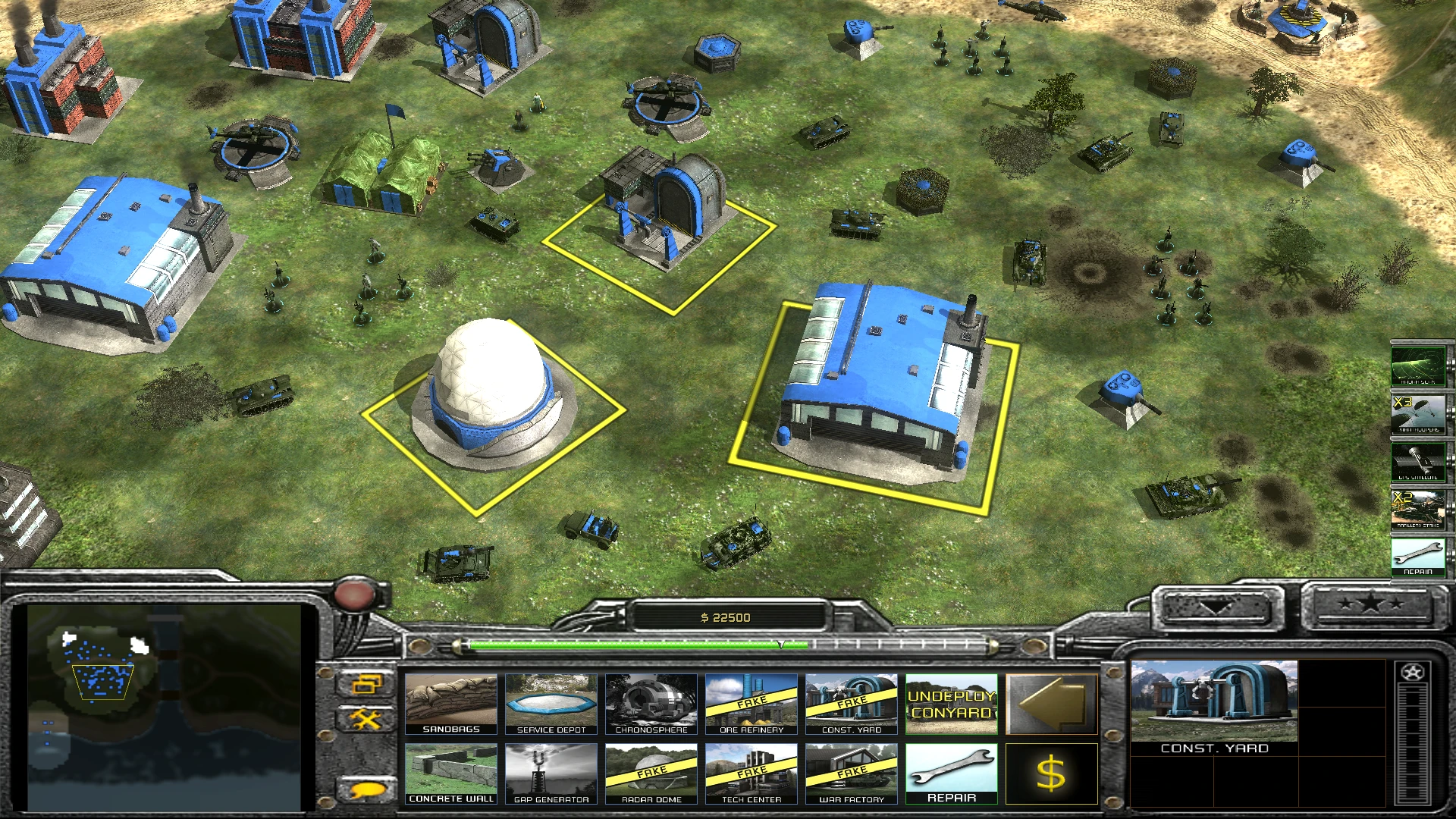
Task: Open the Service Depot build option
Action: point(551,704)
